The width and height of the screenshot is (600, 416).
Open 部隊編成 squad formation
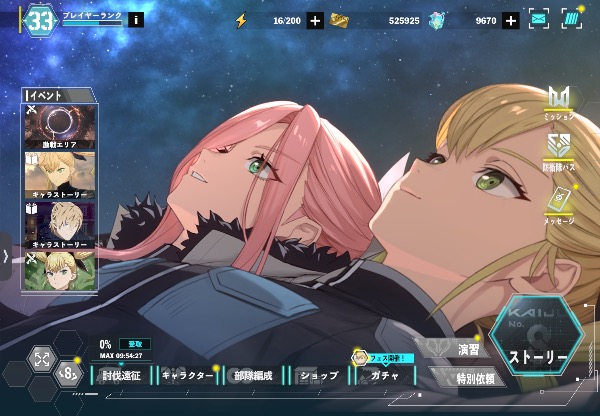point(251,376)
